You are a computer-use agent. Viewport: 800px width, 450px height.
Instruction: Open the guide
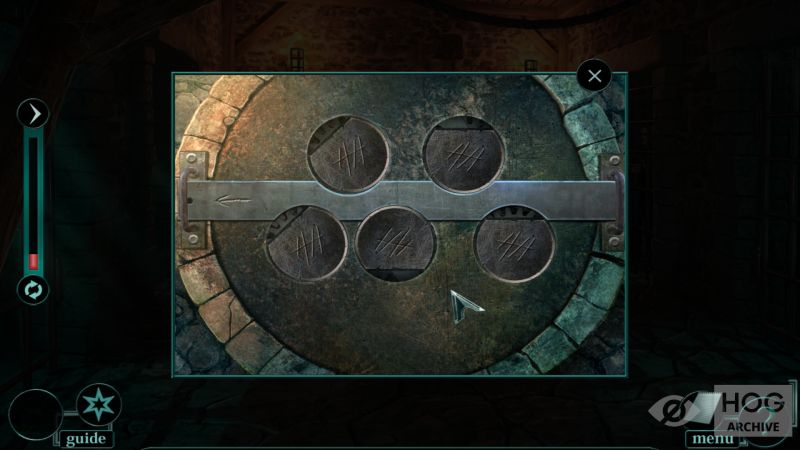coord(85,438)
